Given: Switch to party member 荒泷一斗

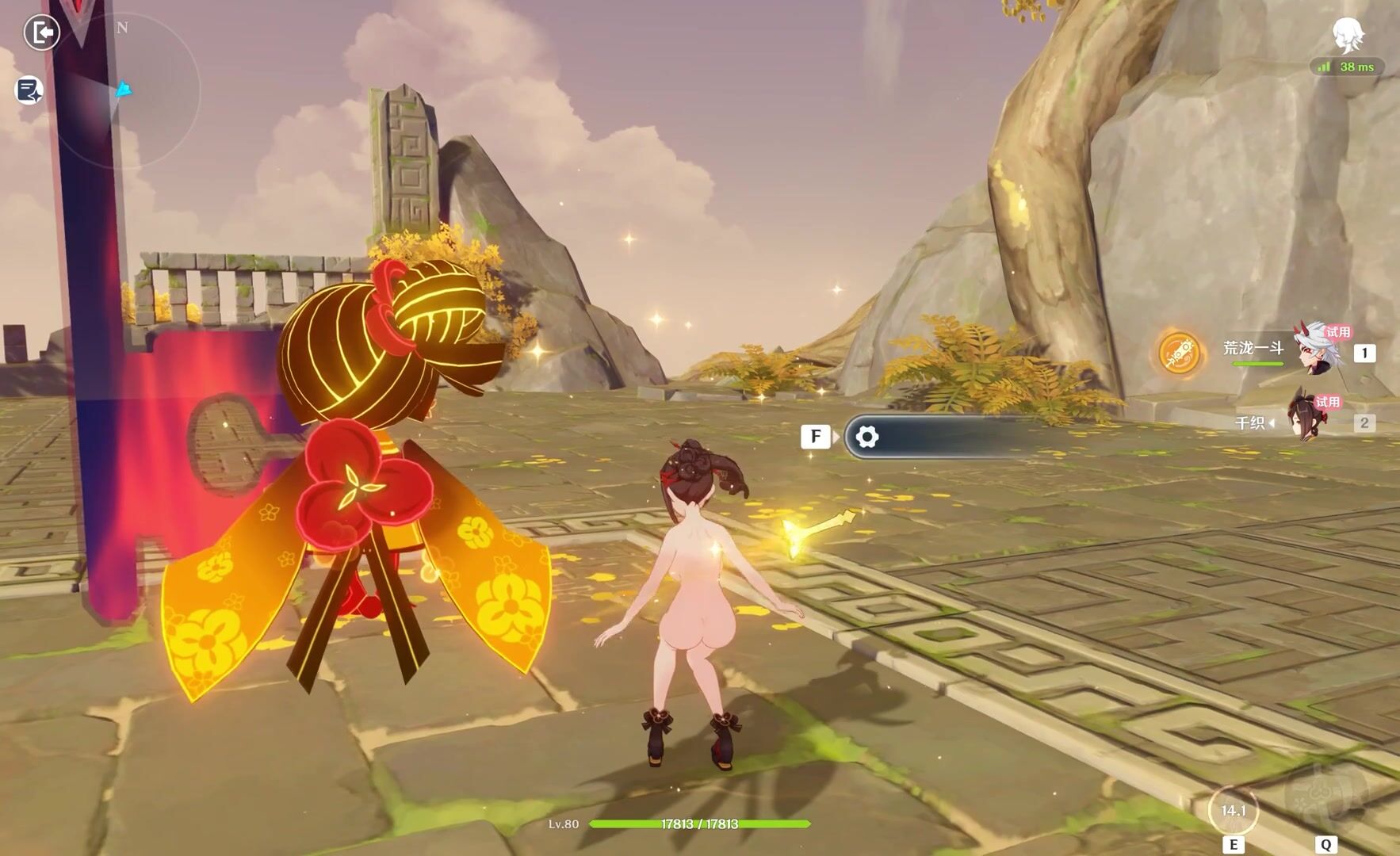Looking at the screenshot, I should 1316,348.
